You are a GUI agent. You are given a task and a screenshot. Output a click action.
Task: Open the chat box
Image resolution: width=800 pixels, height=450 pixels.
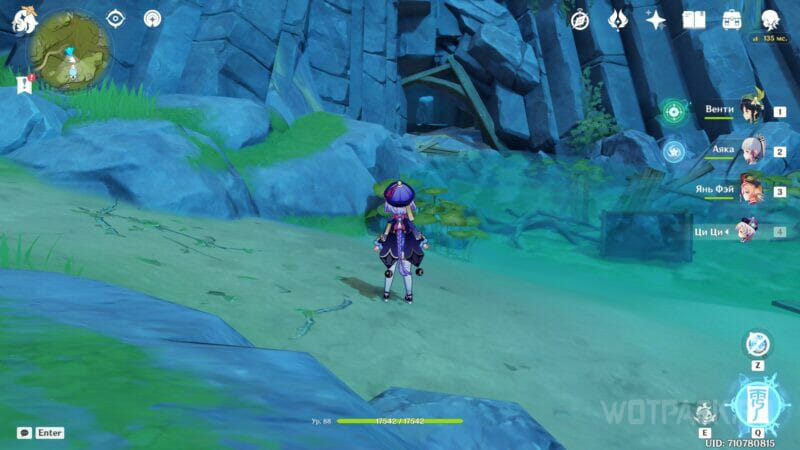(24, 433)
